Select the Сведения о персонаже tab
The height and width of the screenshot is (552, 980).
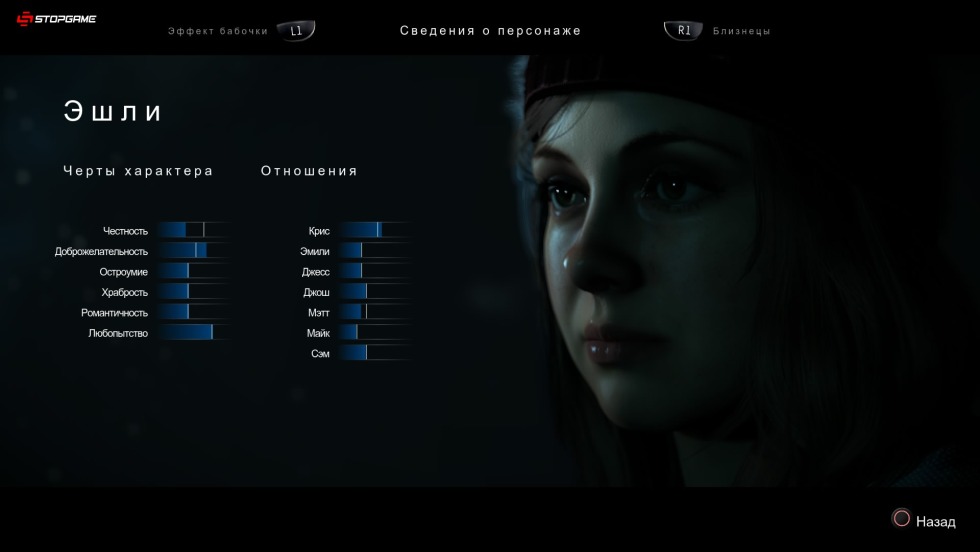pos(490,31)
